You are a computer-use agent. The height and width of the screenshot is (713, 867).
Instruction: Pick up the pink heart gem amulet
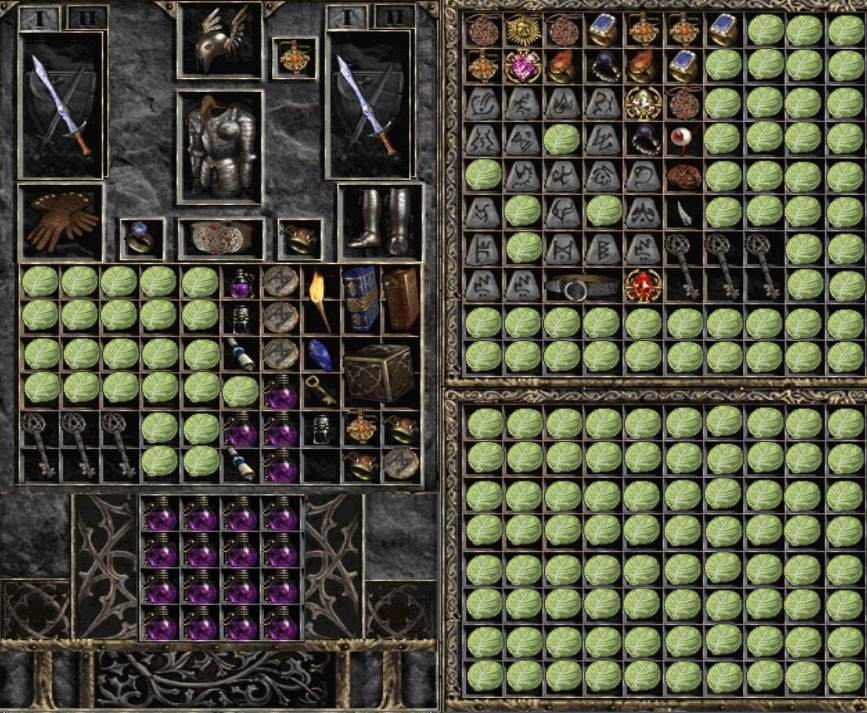(520, 68)
